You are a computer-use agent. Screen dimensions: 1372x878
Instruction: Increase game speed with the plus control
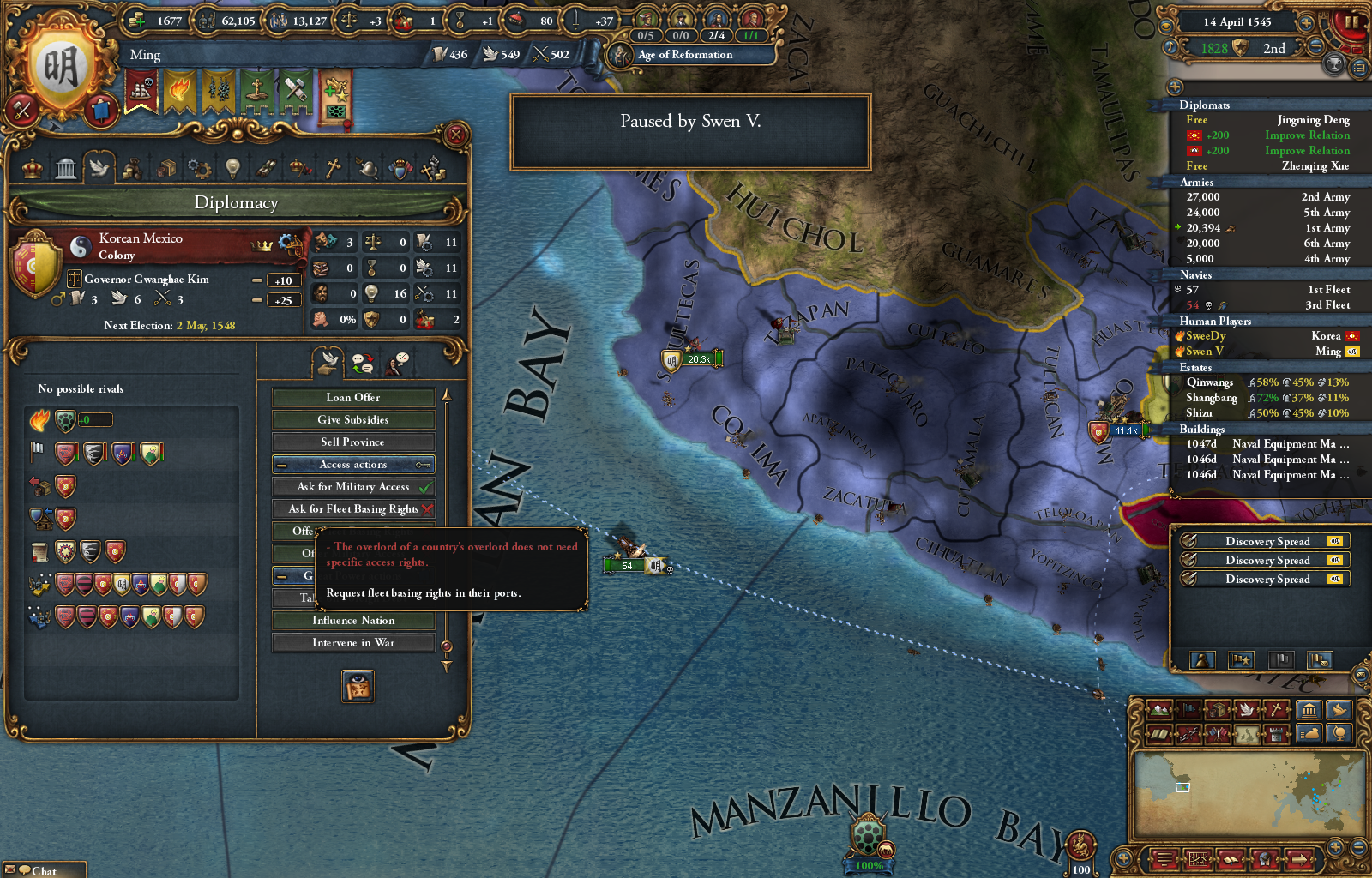(x=1306, y=22)
